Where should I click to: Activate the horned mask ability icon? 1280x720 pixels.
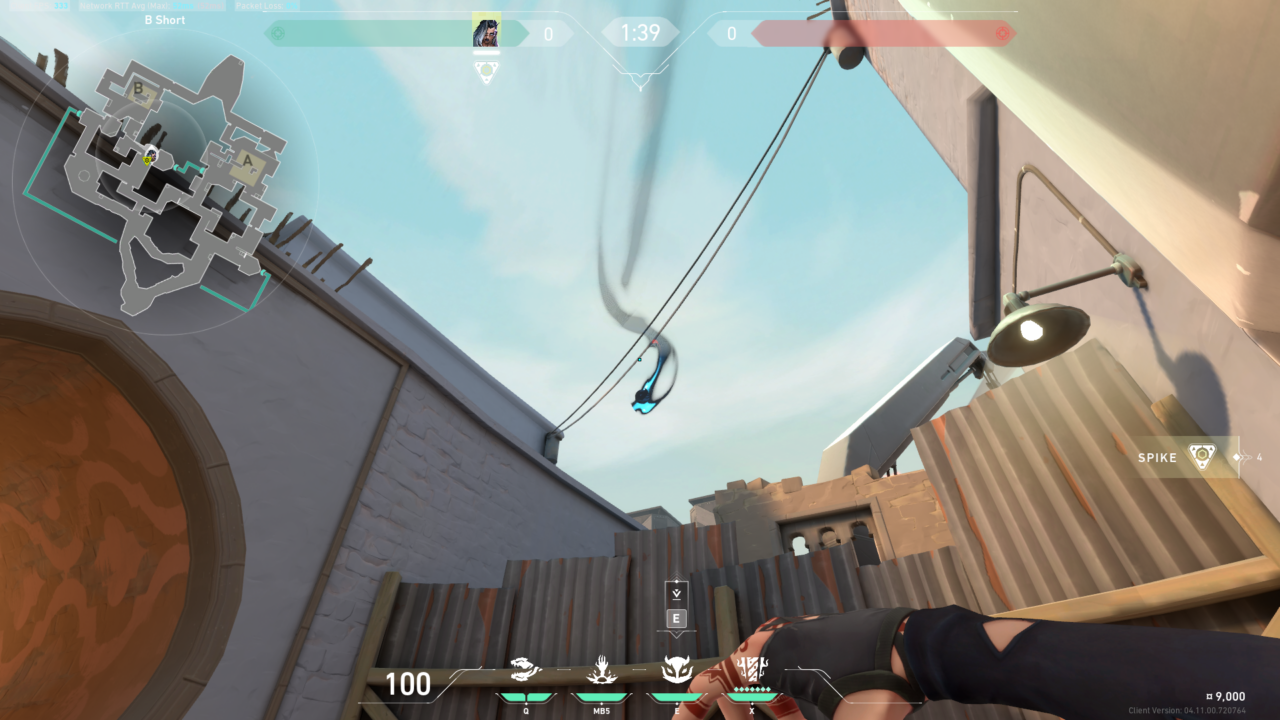676,669
